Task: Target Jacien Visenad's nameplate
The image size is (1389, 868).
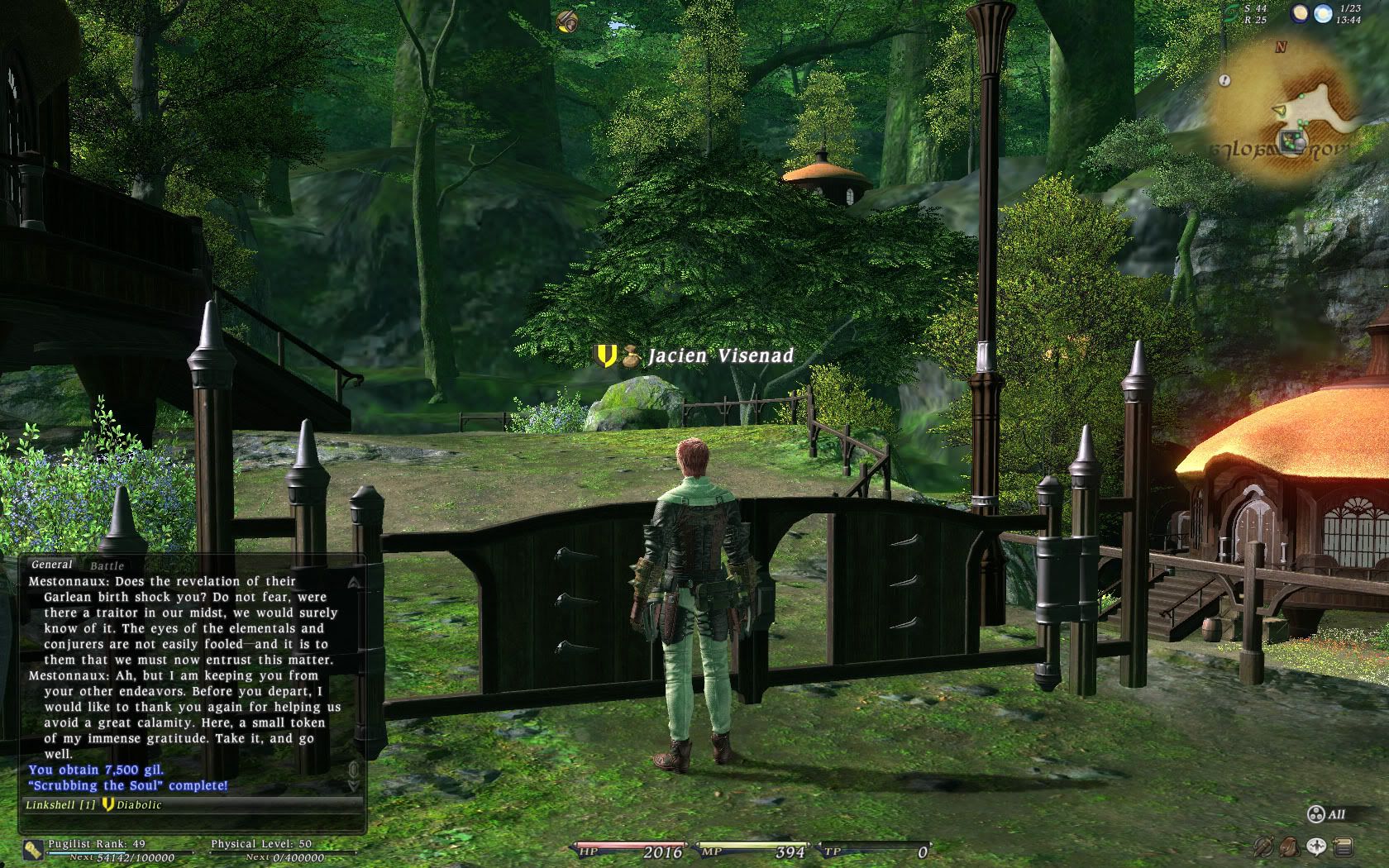Action: [x=719, y=356]
